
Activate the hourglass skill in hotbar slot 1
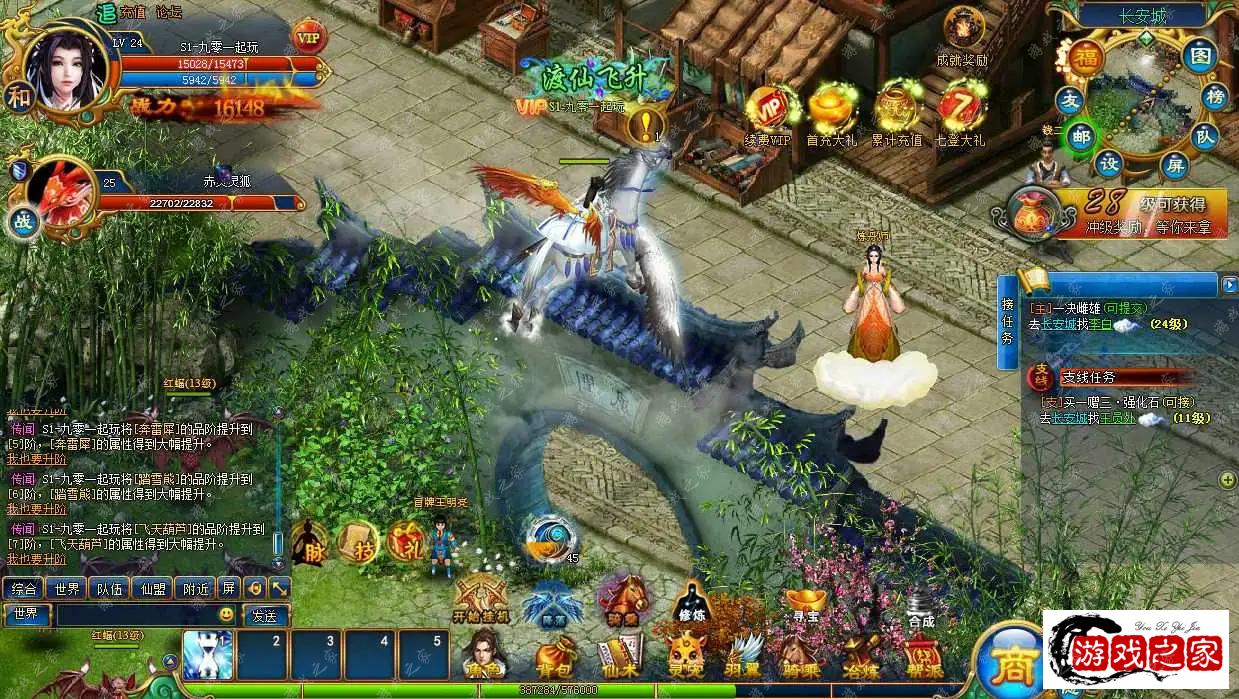pos(208,655)
